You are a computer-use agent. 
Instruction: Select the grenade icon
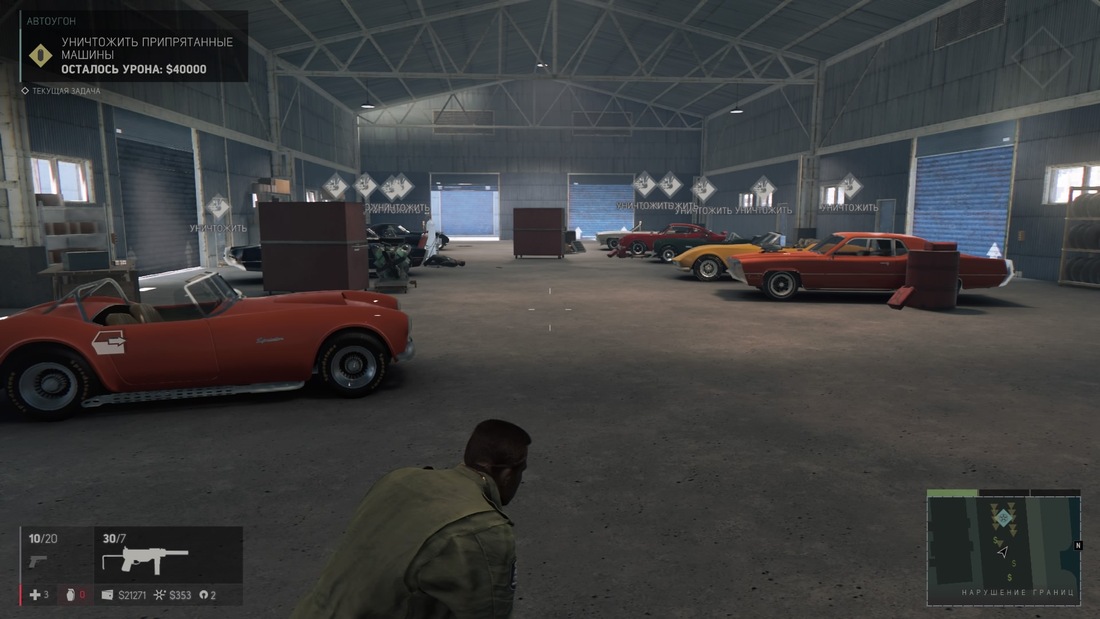[69, 595]
